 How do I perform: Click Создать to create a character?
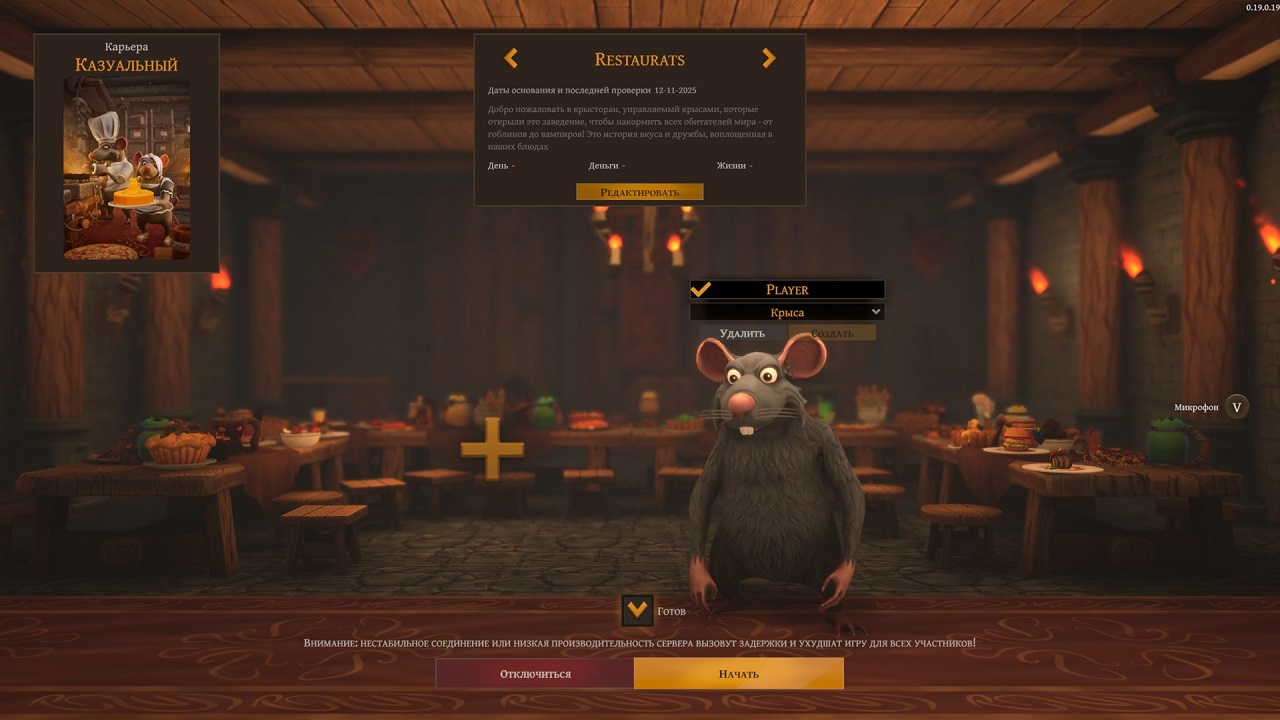(x=832, y=332)
